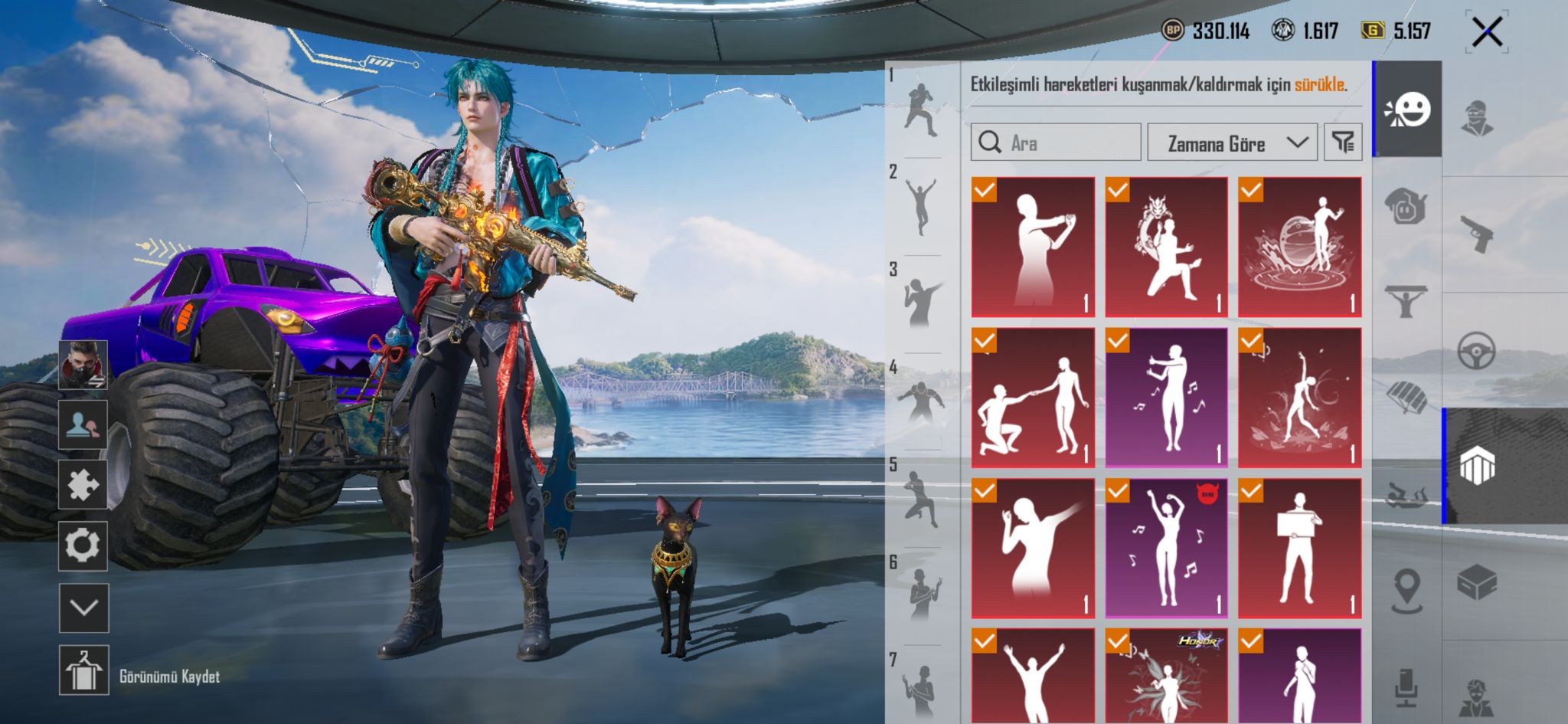Open the gear settings button

coord(83,546)
